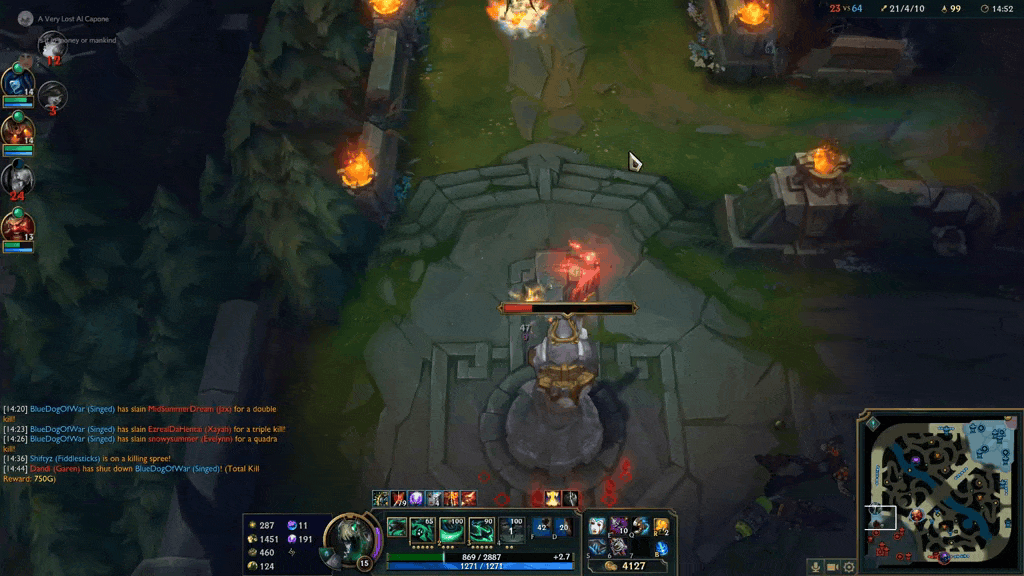
Task: Use the blue recall button
Action: (x=662, y=547)
